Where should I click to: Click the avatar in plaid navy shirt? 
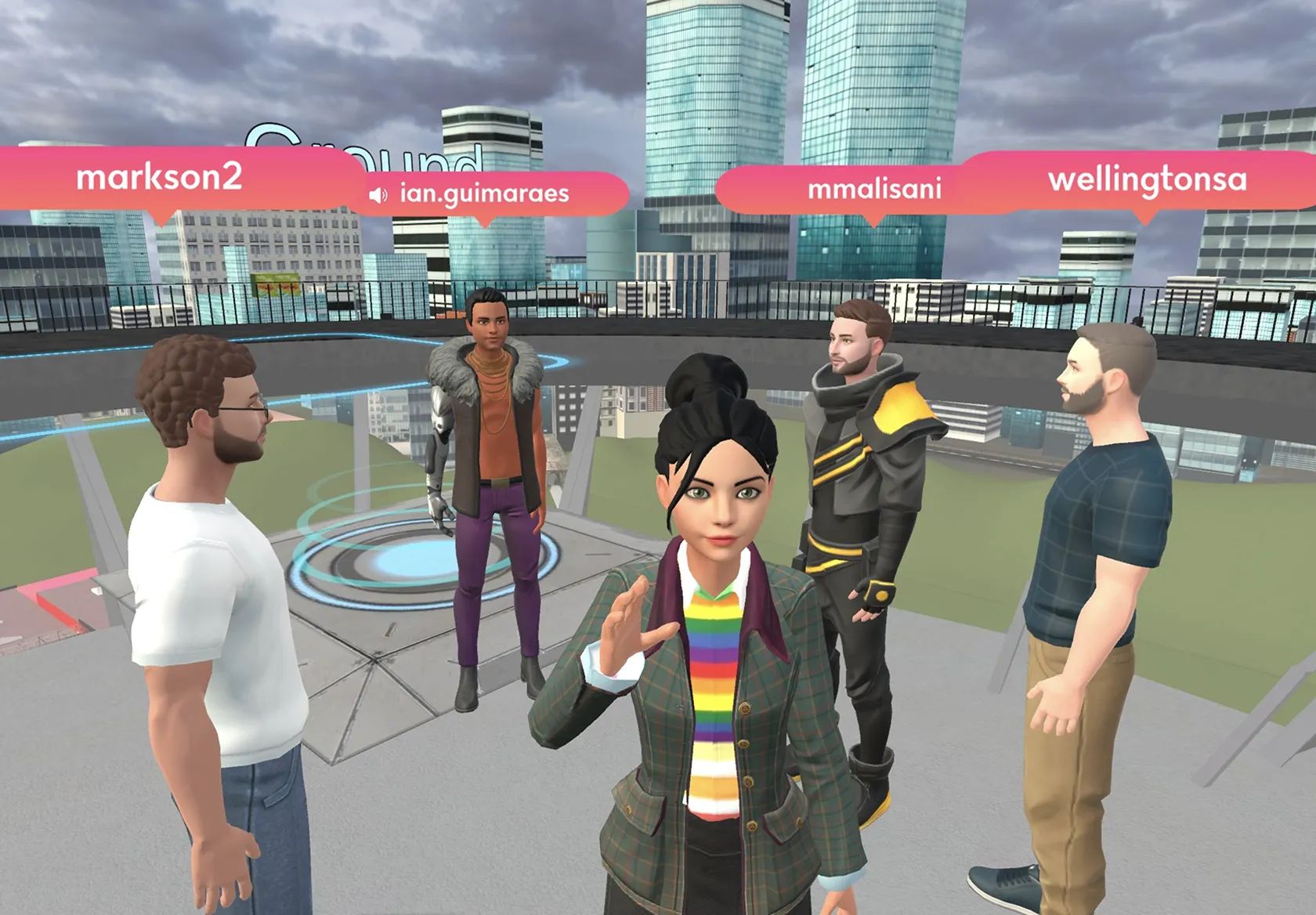coord(1097,548)
